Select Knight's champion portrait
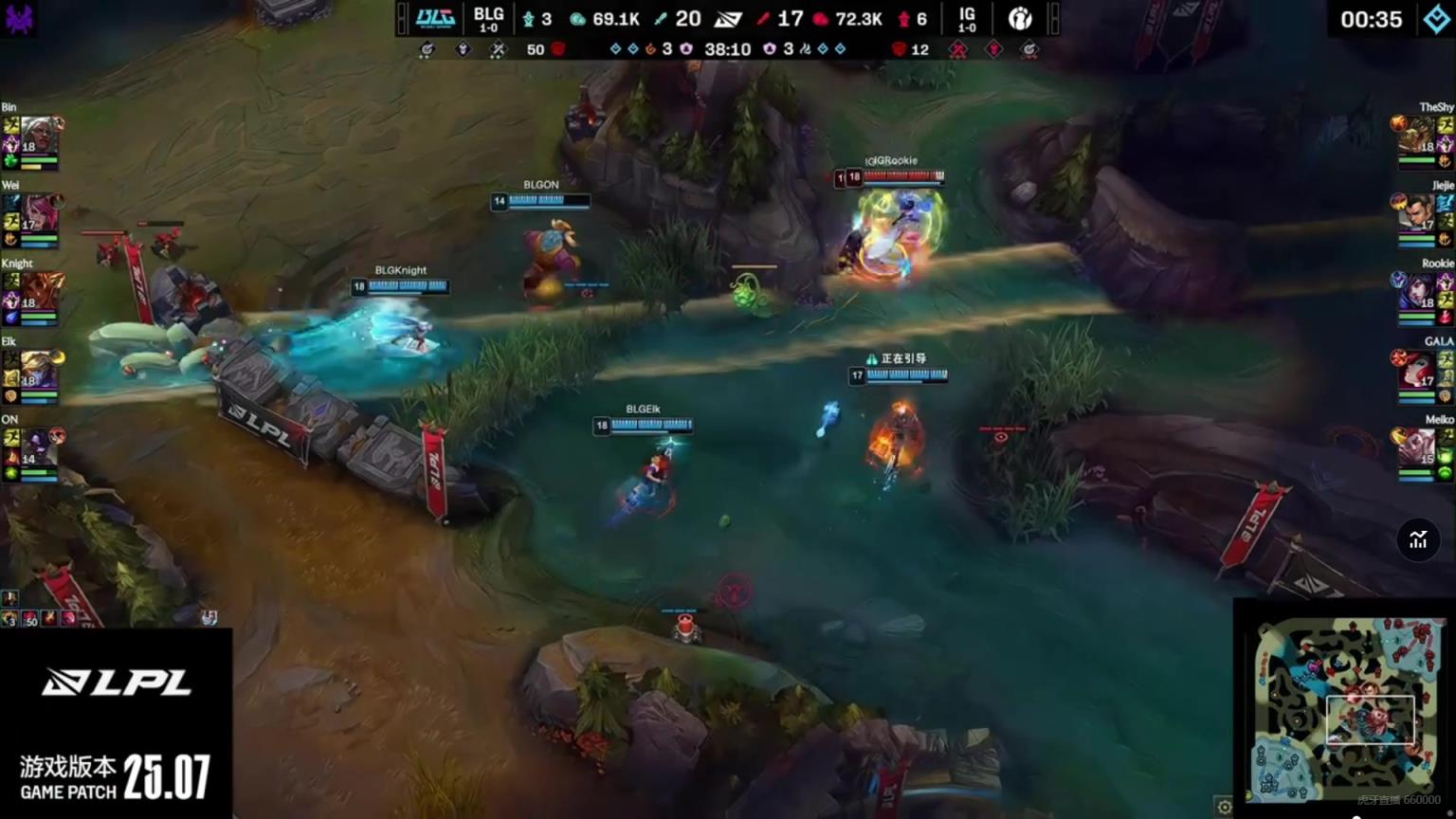The image size is (1456, 819). [39, 292]
